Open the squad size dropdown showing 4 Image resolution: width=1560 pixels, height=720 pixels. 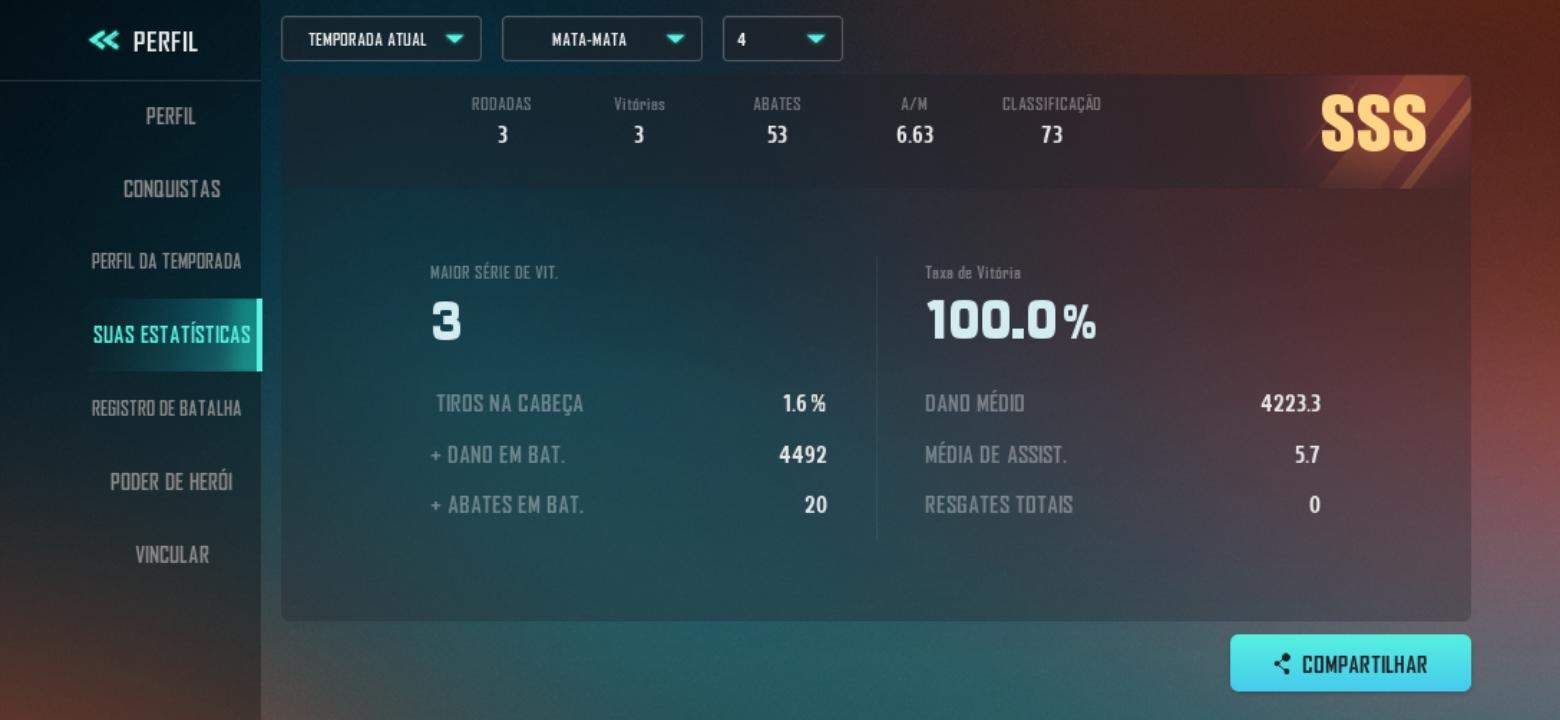click(783, 39)
